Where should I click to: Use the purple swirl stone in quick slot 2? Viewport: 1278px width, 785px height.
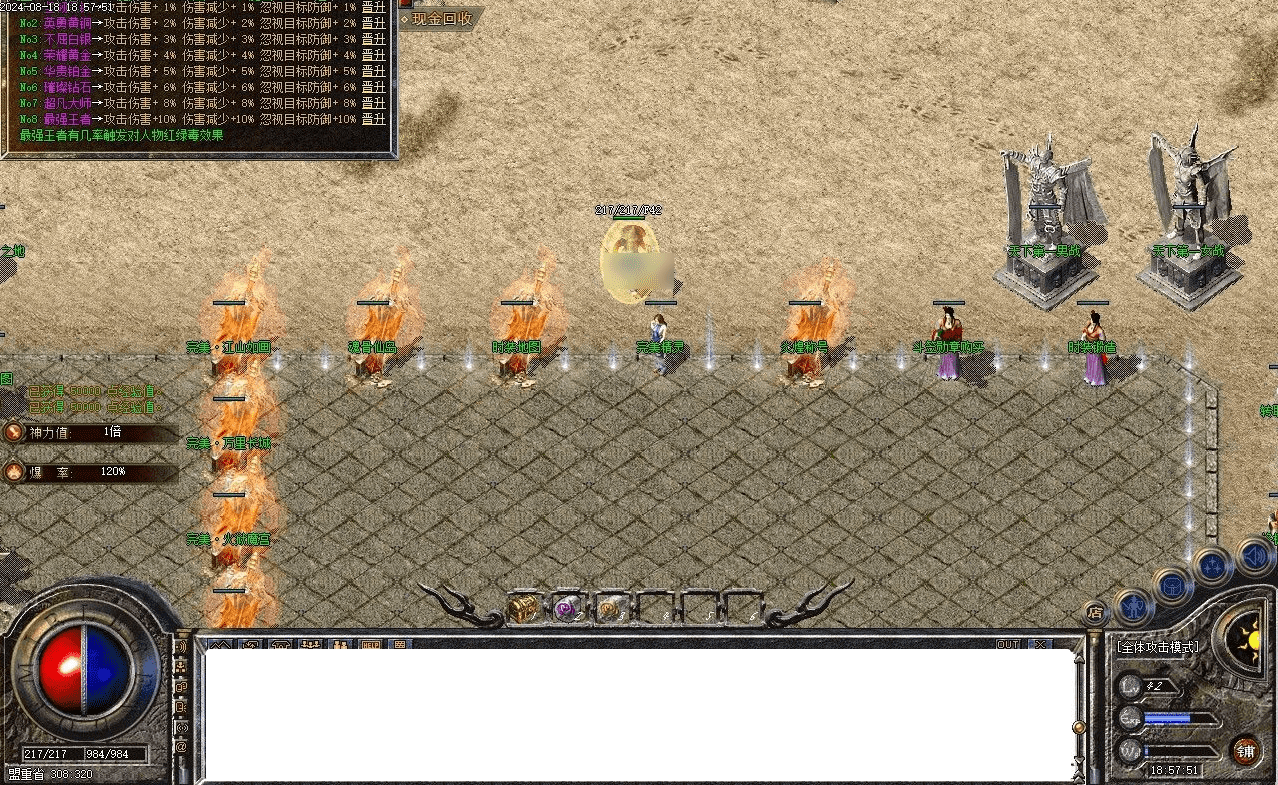point(567,607)
